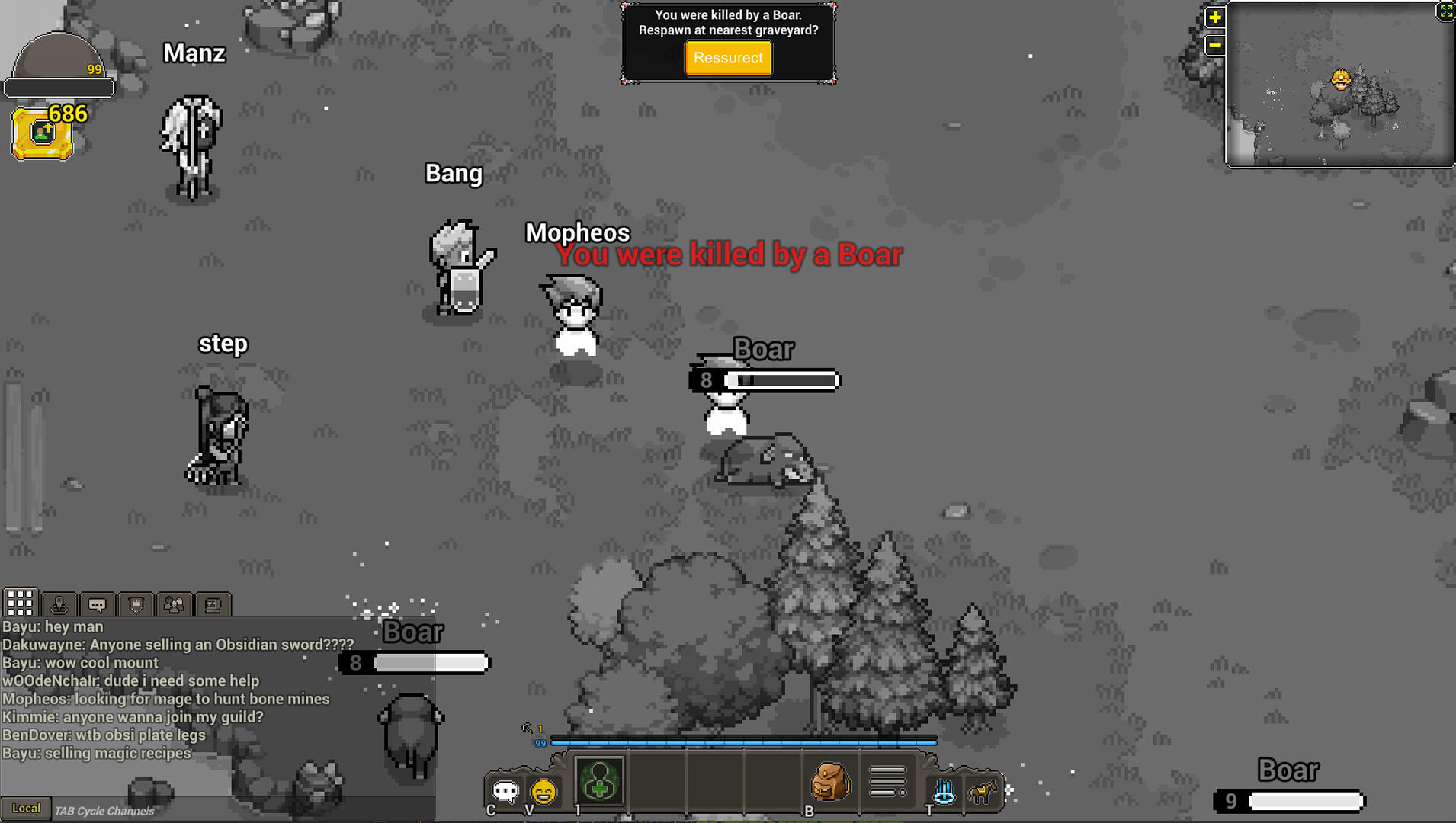Open the backpack inventory
Image resolution: width=1456 pixels, height=823 pixels.
click(x=829, y=781)
